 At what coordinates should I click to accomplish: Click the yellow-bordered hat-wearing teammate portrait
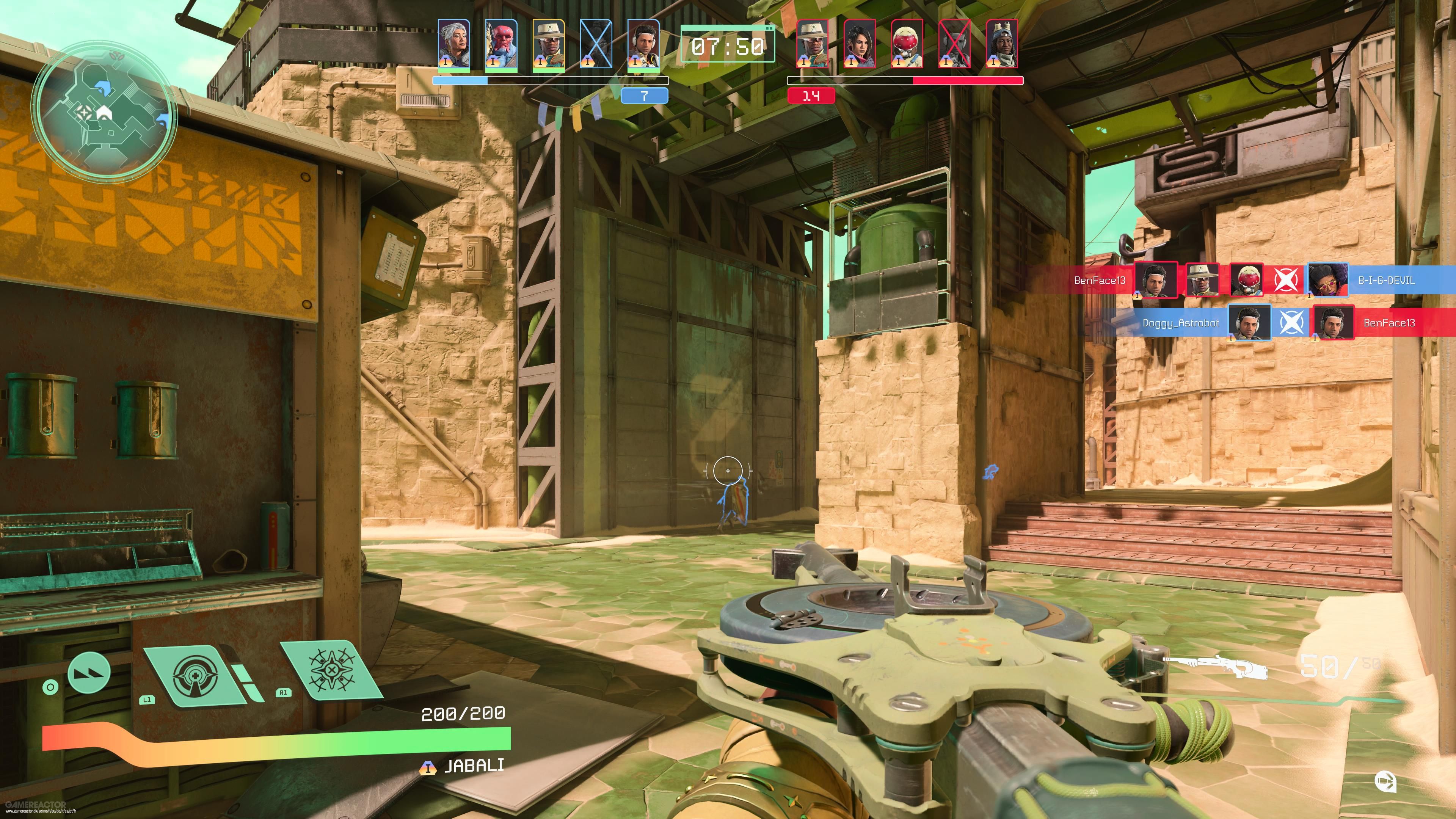click(x=548, y=44)
